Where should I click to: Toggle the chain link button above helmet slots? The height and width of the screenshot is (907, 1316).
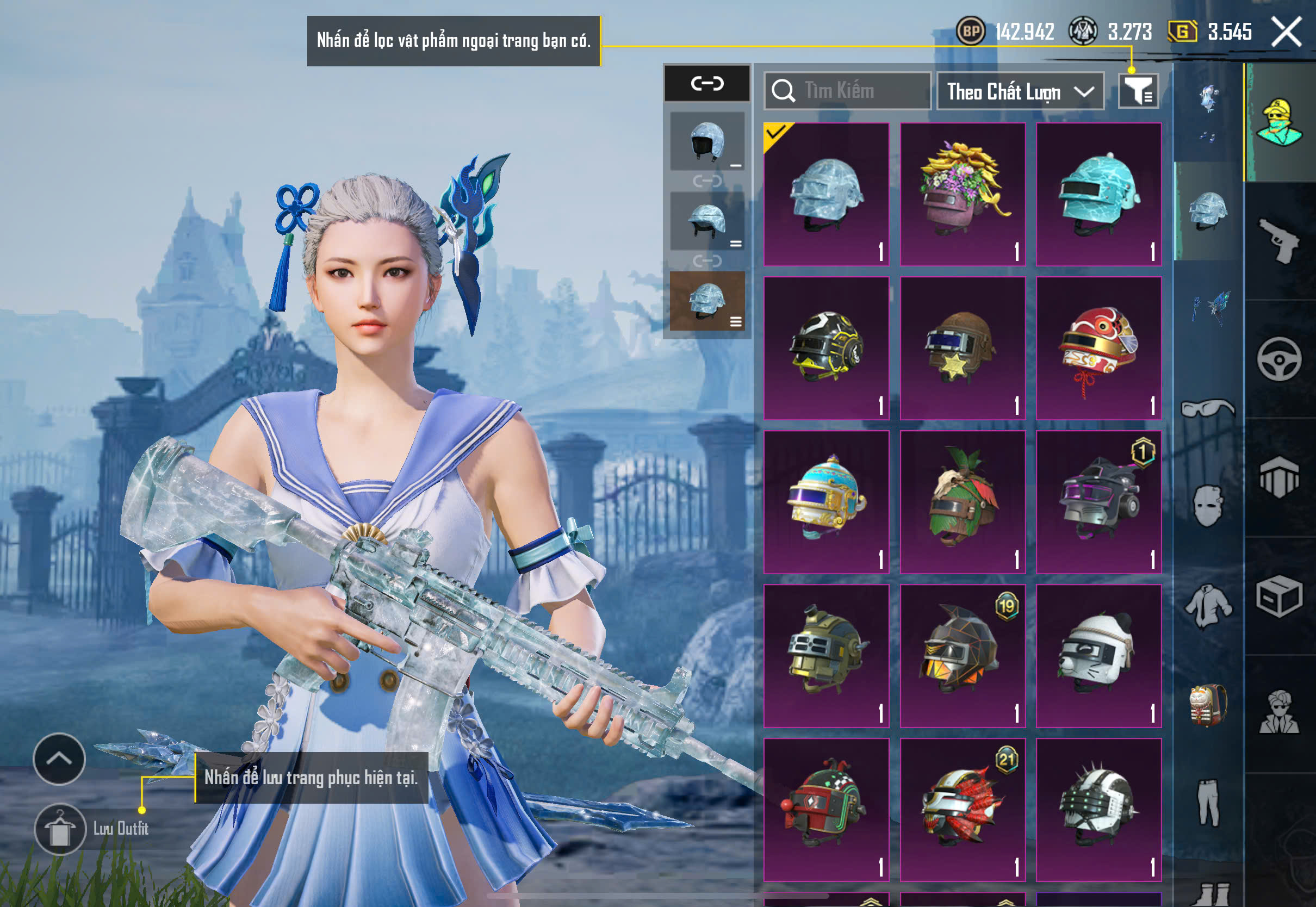707,84
